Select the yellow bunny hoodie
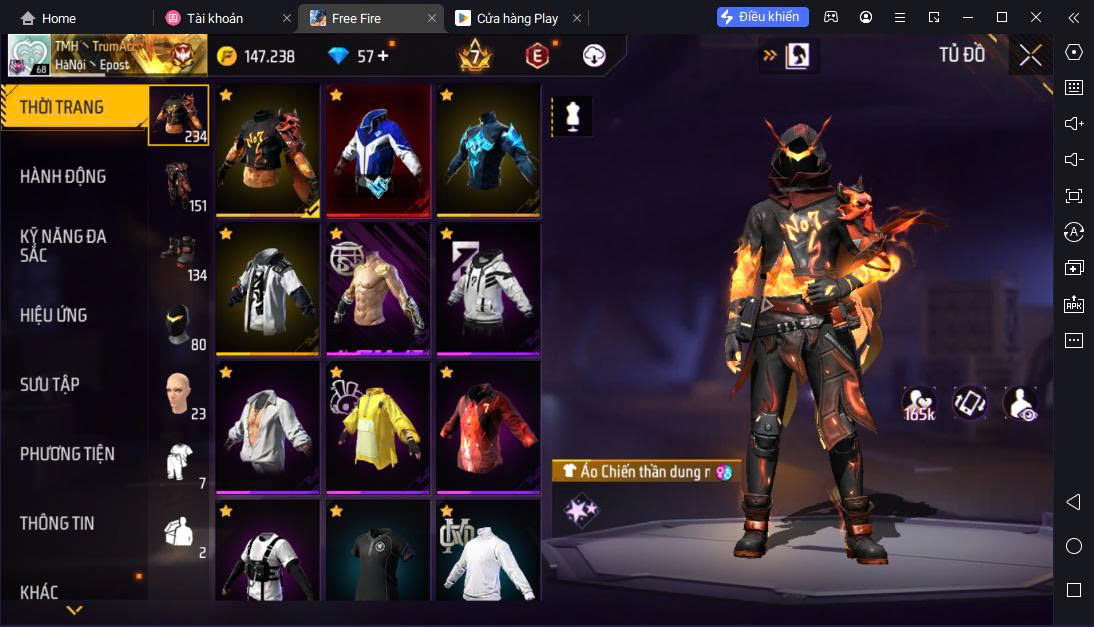 377,427
